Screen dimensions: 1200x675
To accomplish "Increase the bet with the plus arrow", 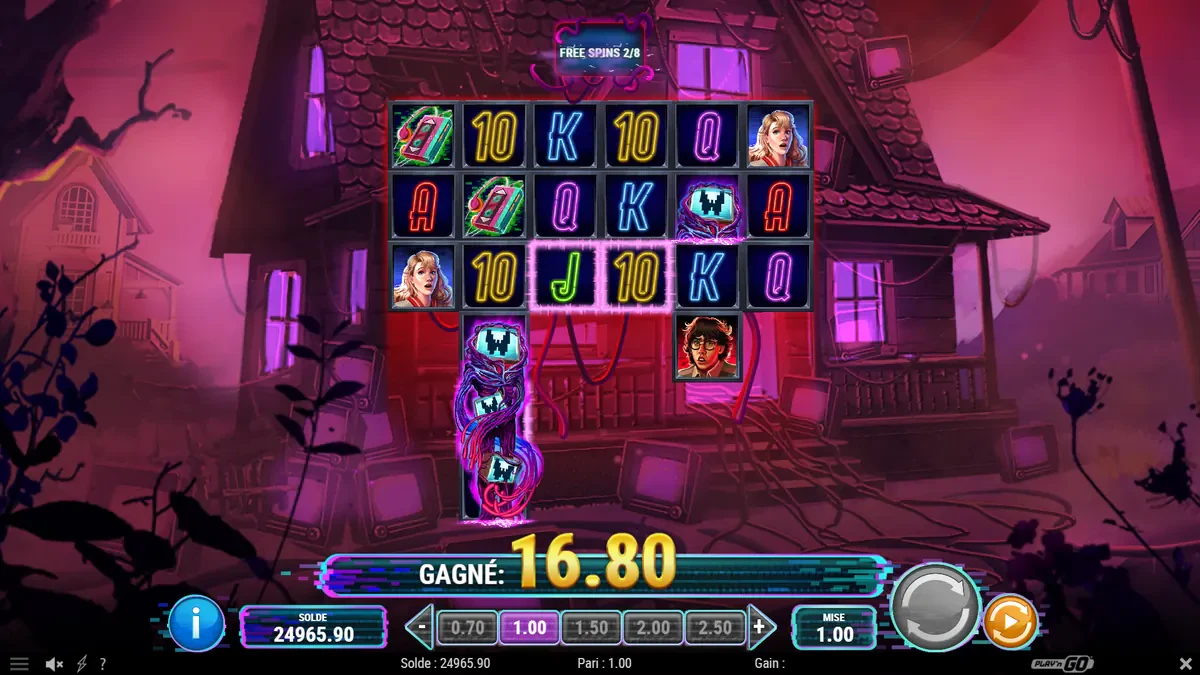I will [x=761, y=628].
